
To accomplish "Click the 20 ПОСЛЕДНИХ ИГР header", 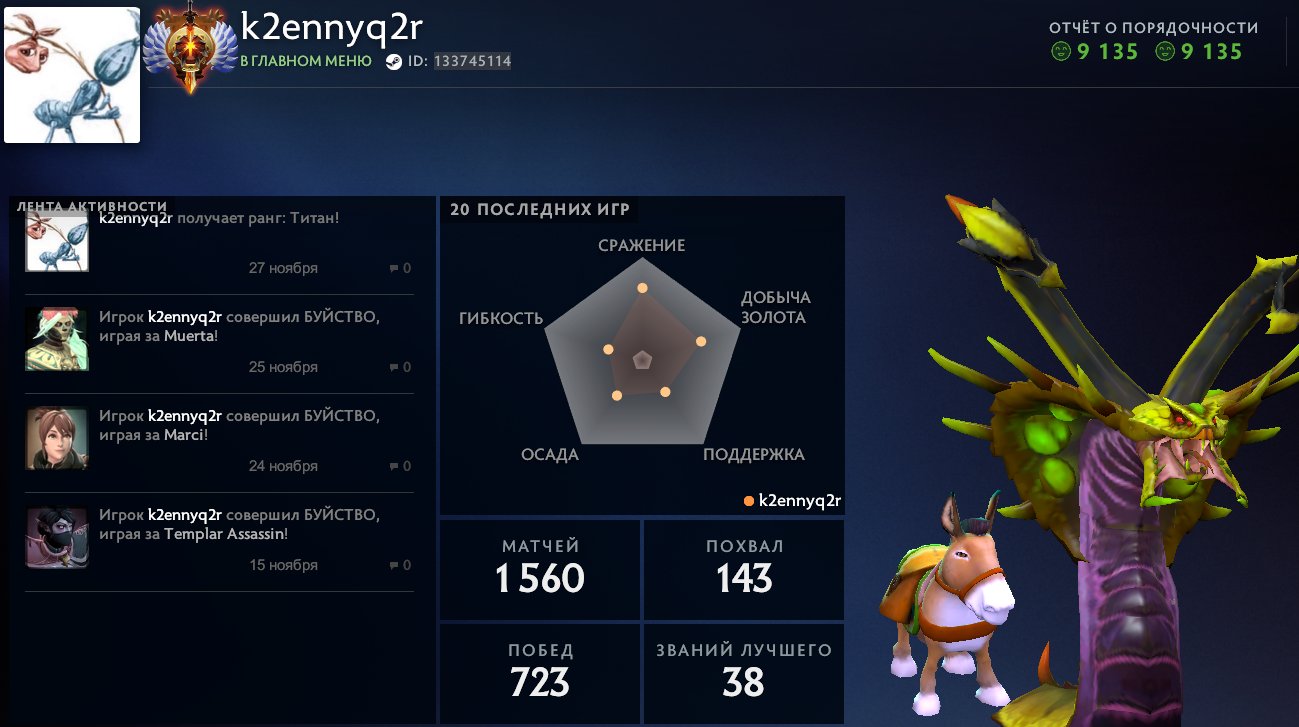I will (540, 210).
